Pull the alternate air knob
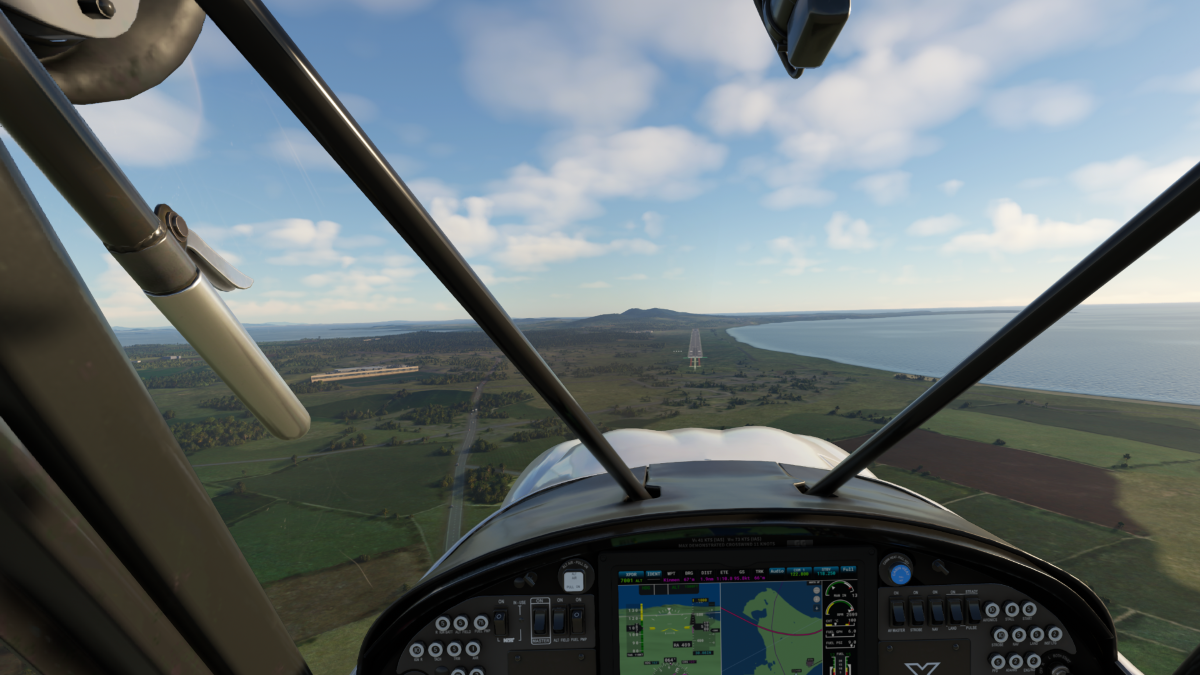This screenshot has height=675, width=1200. [x=573, y=582]
